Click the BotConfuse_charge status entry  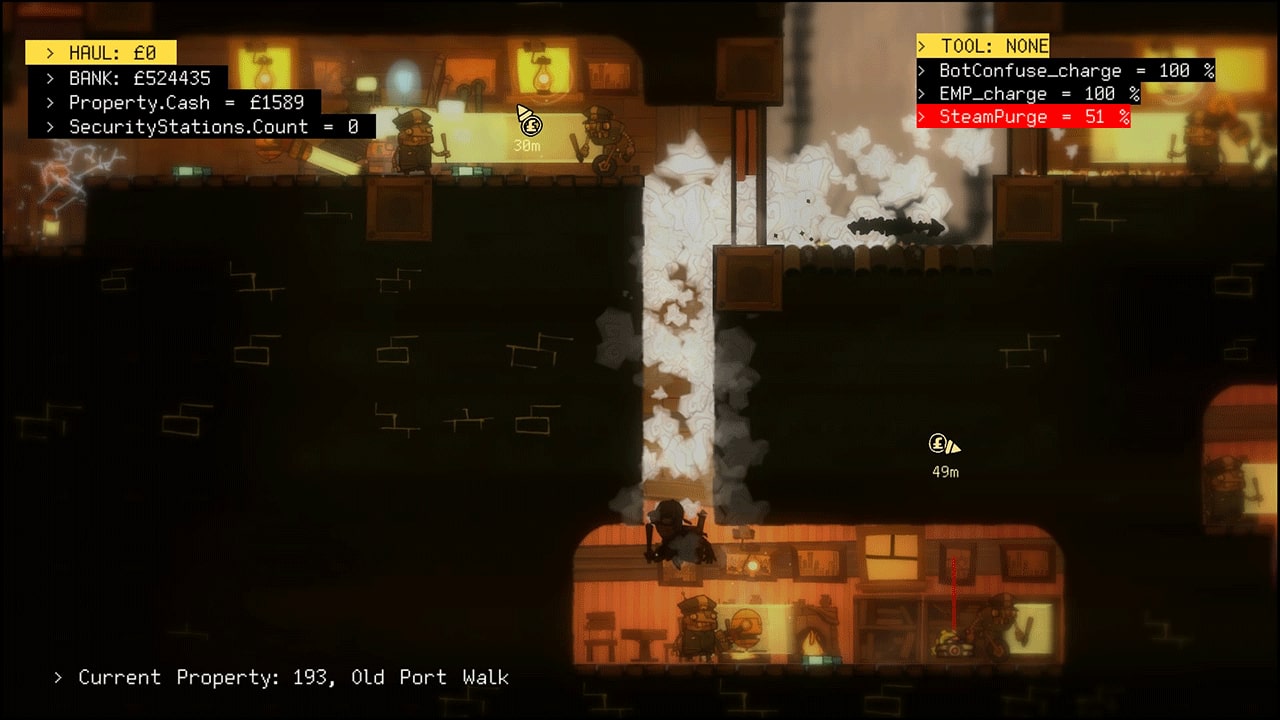pos(1064,70)
